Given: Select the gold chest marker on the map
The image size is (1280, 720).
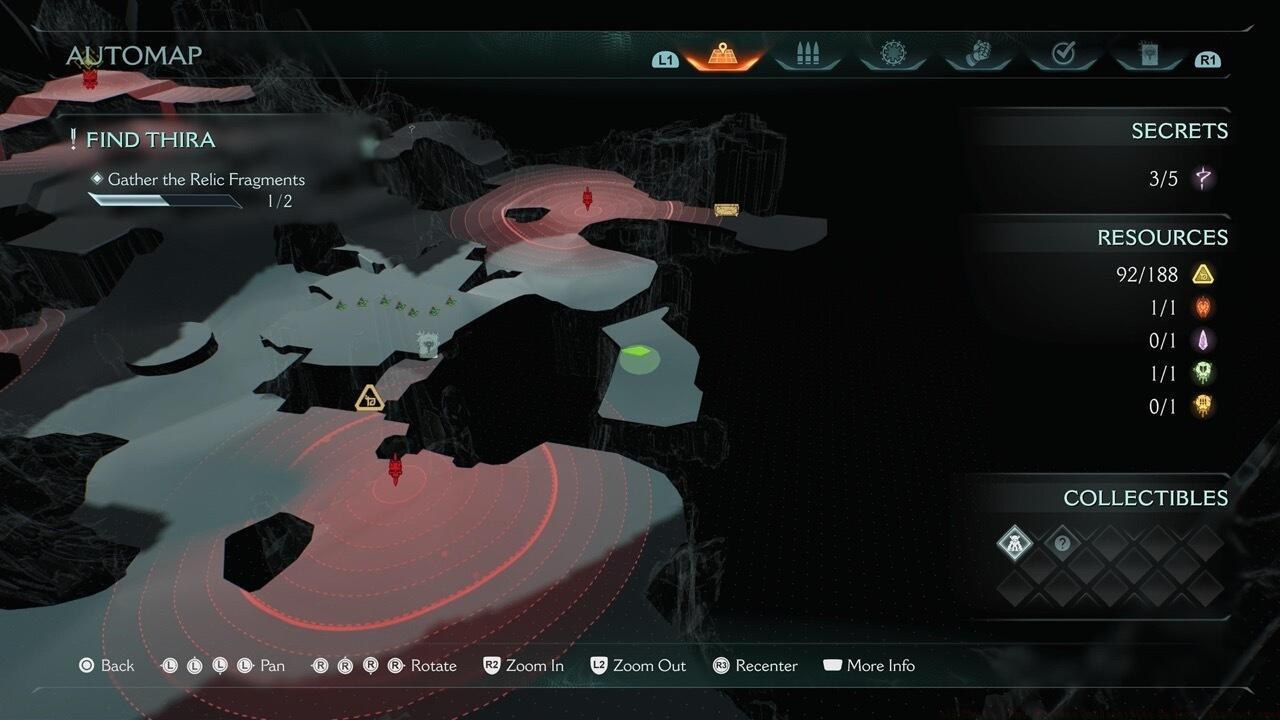Looking at the screenshot, I should (726, 210).
